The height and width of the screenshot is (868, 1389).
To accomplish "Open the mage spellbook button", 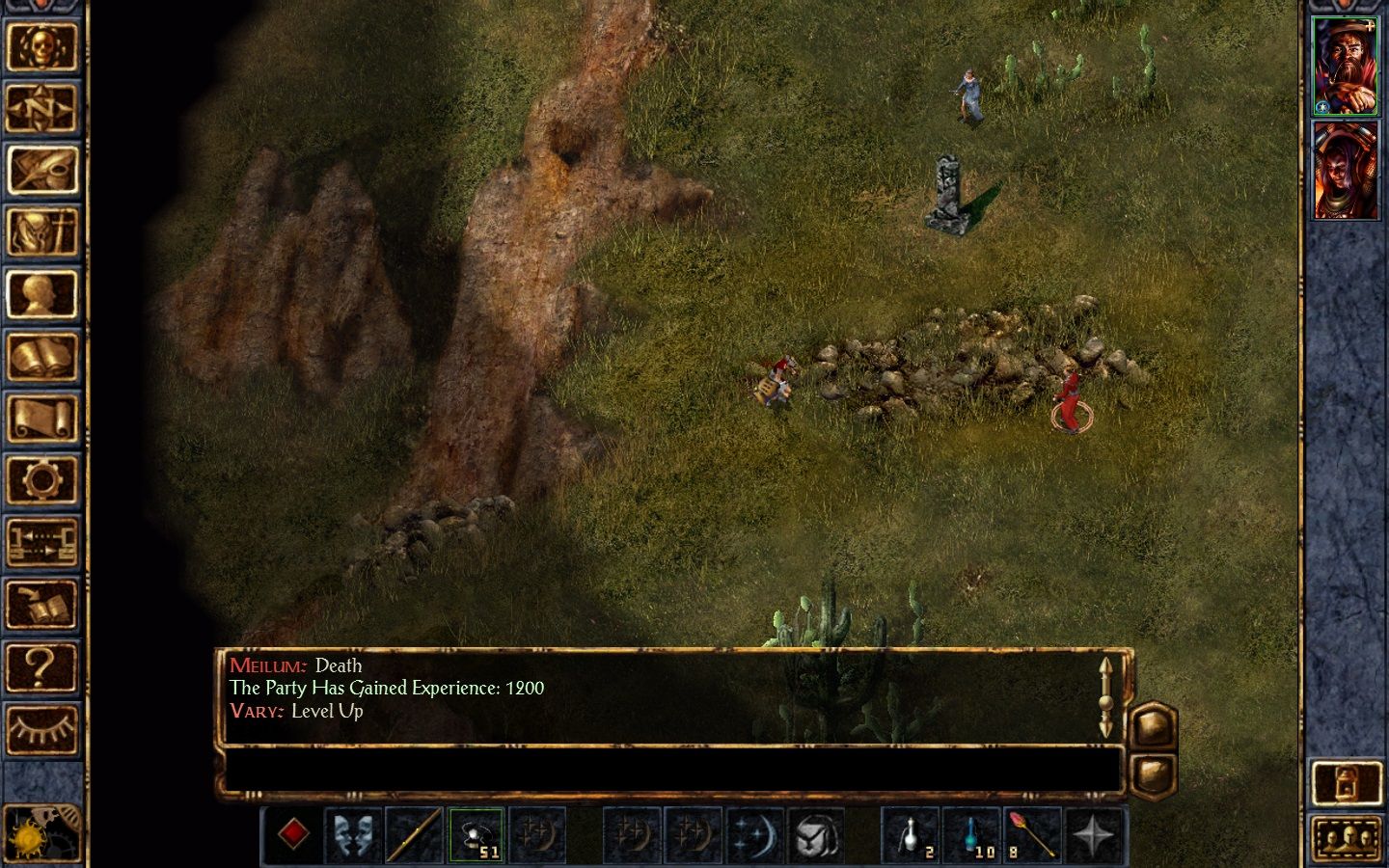I will [x=41, y=357].
